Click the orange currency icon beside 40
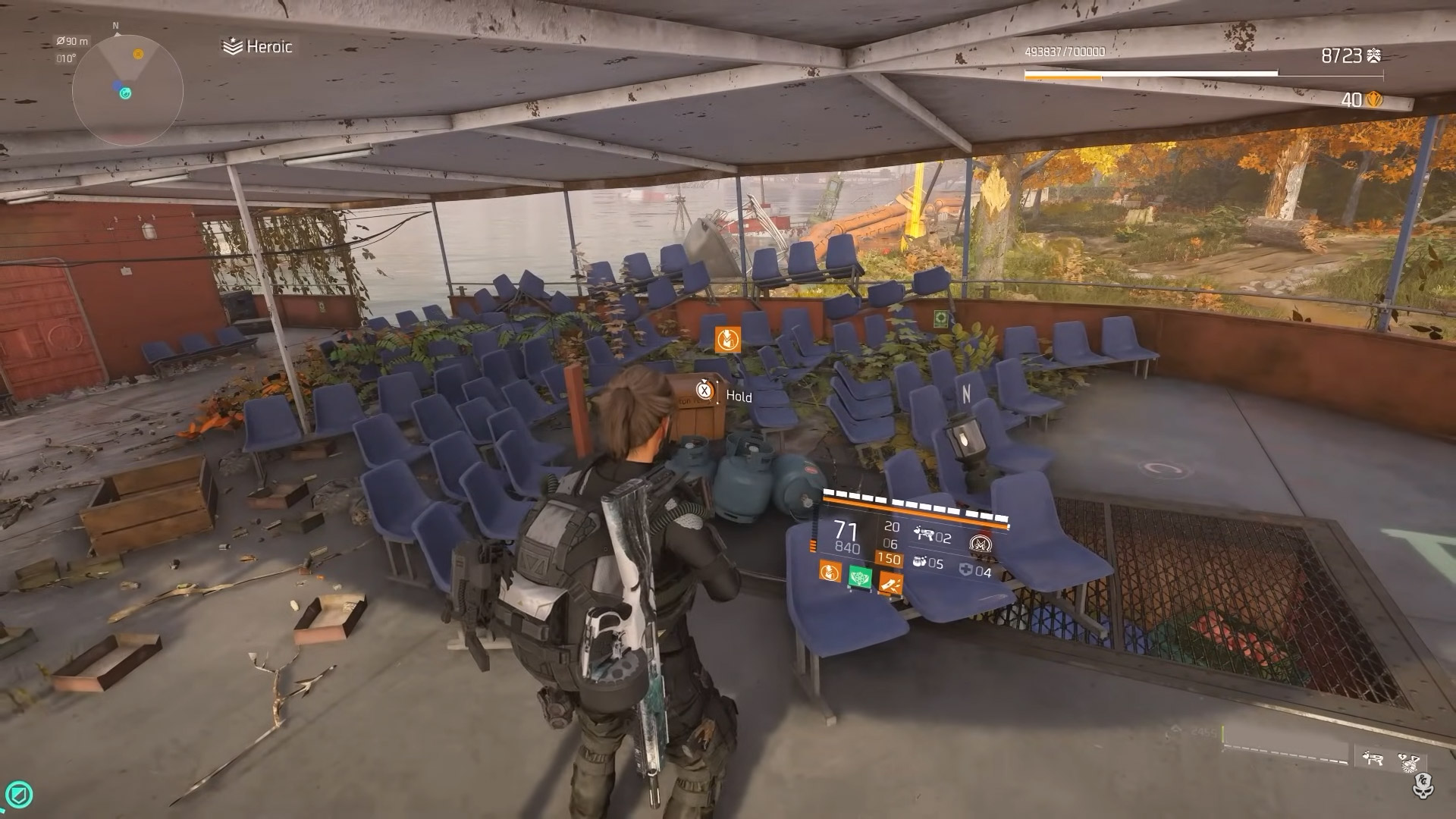 point(1373,99)
